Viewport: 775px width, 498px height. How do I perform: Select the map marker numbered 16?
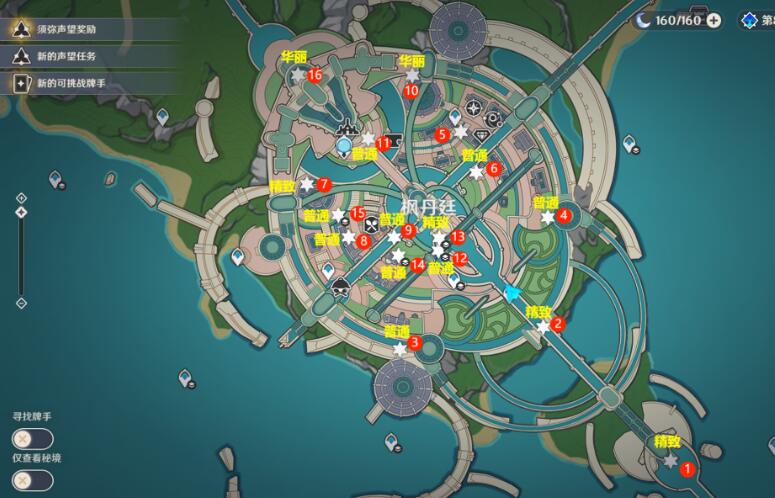315,75
